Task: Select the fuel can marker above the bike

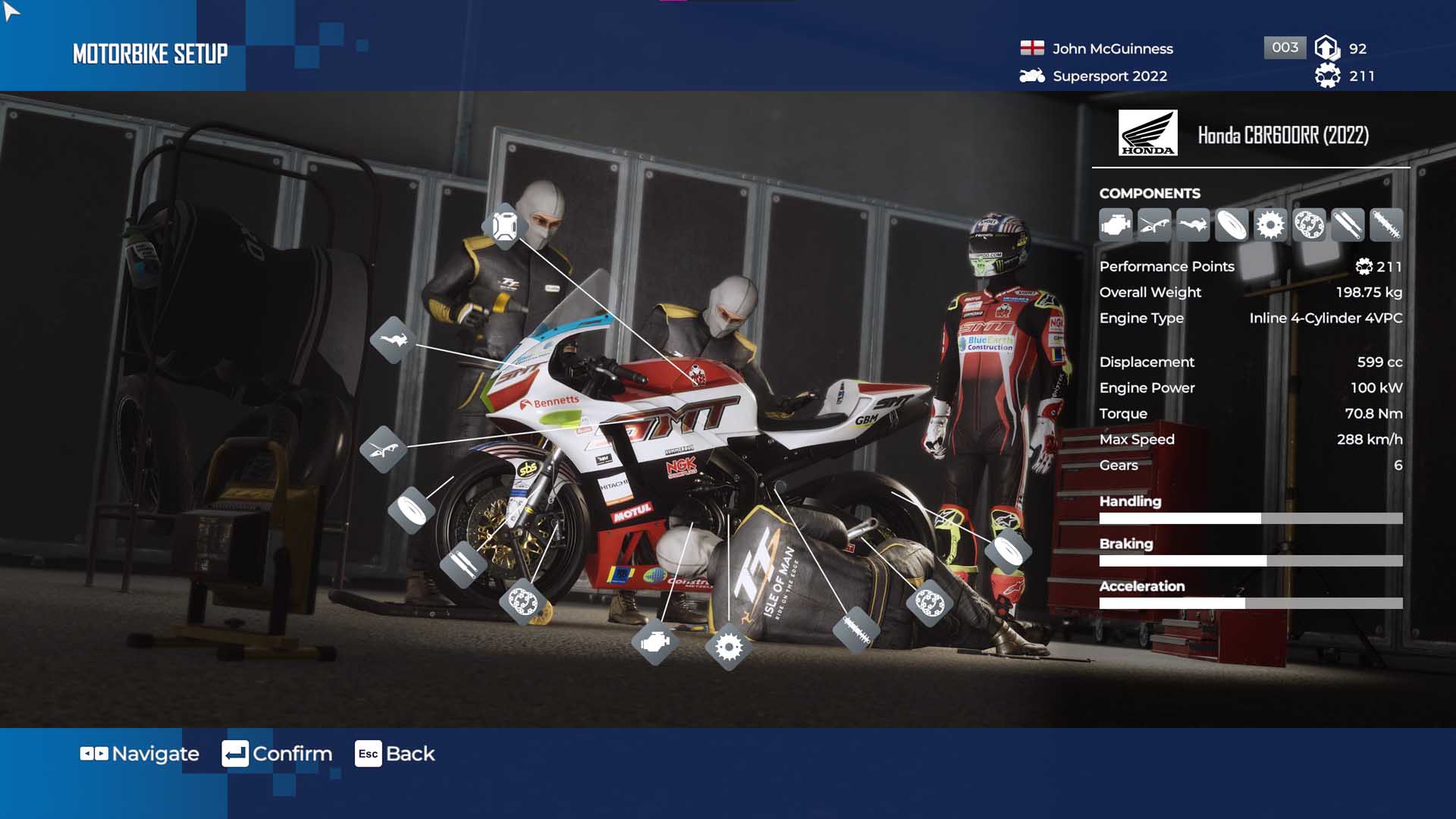Action: coord(504,226)
